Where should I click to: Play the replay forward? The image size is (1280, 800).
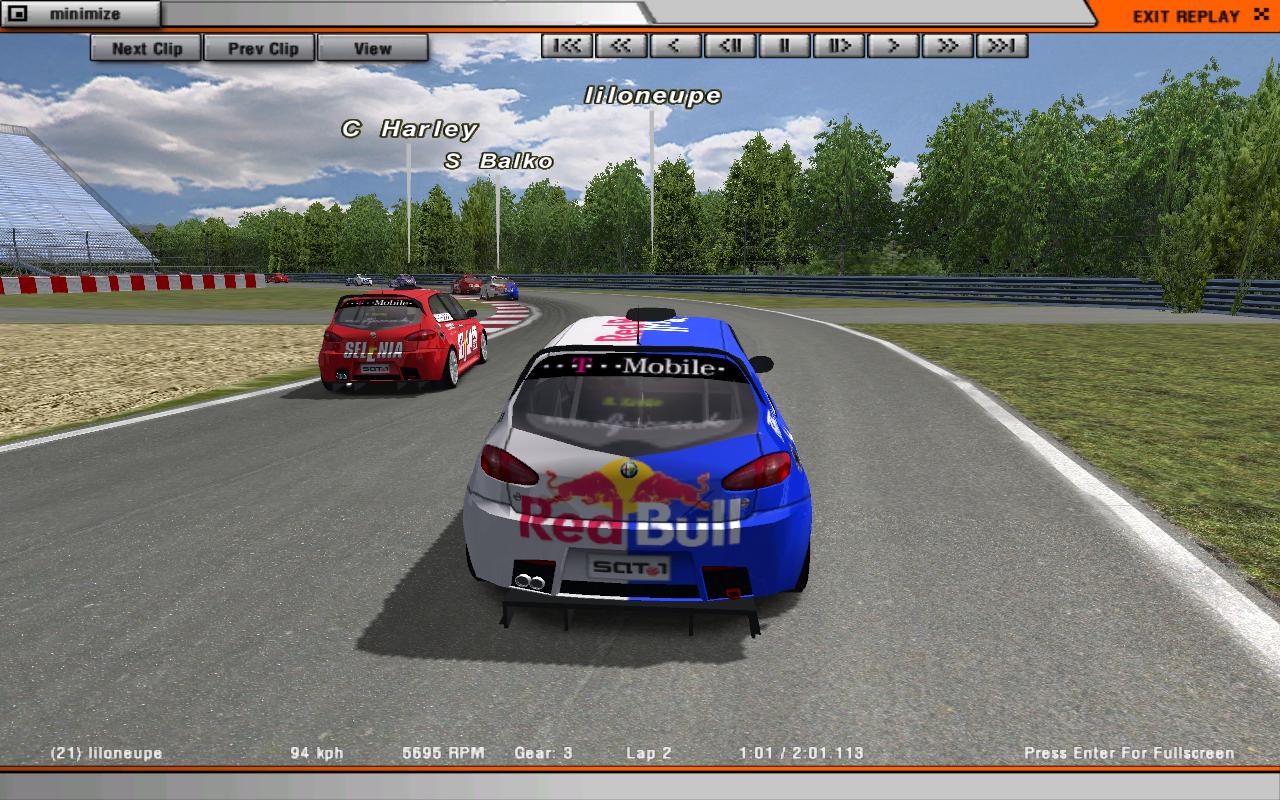(x=893, y=45)
